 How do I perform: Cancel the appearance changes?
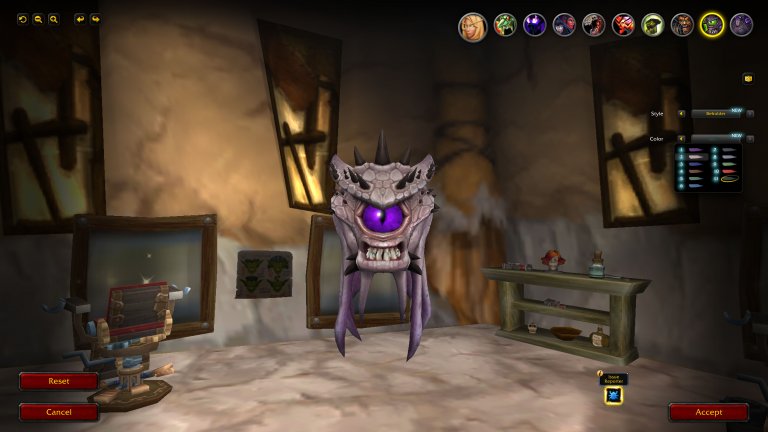(x=59, y=412)
